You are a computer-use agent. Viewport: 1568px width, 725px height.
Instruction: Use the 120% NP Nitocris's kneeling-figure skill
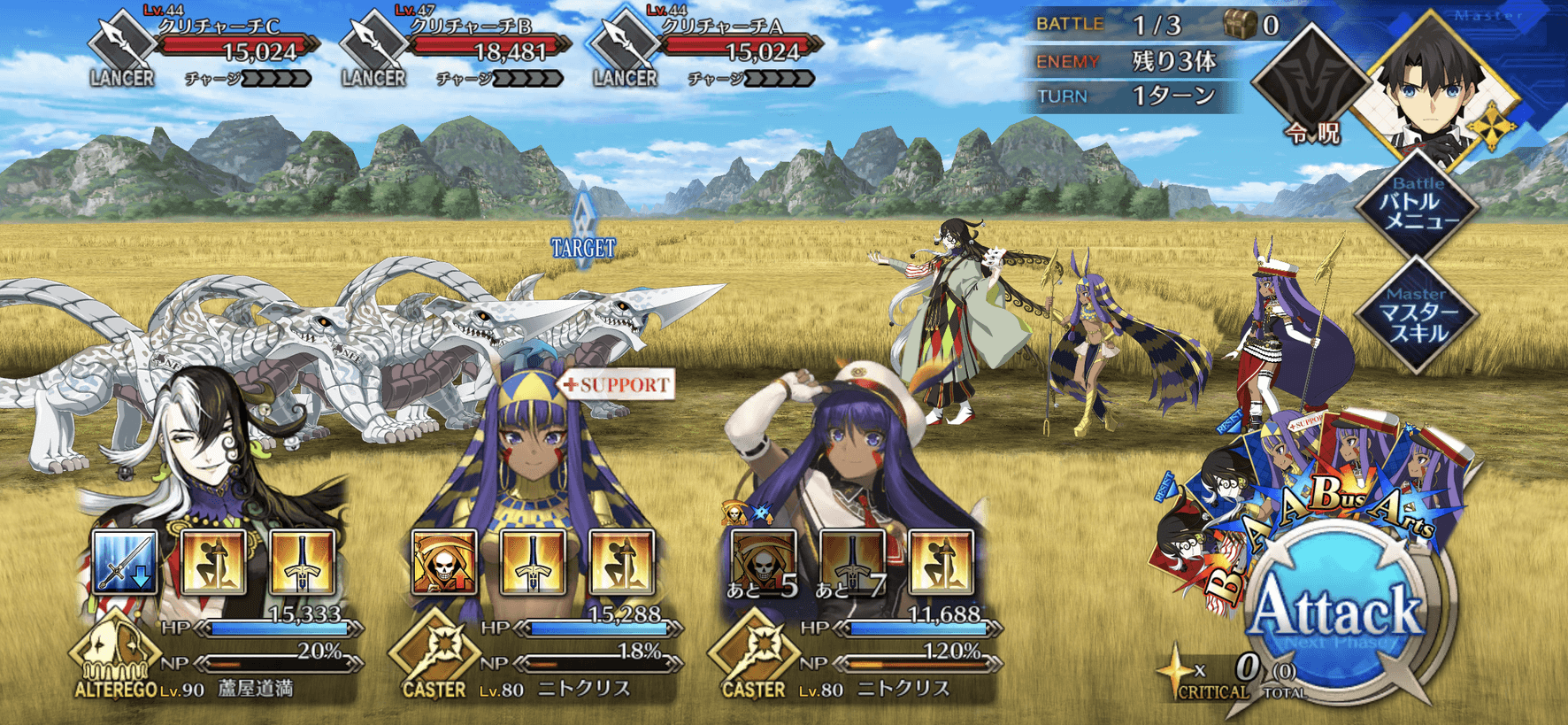941,561
